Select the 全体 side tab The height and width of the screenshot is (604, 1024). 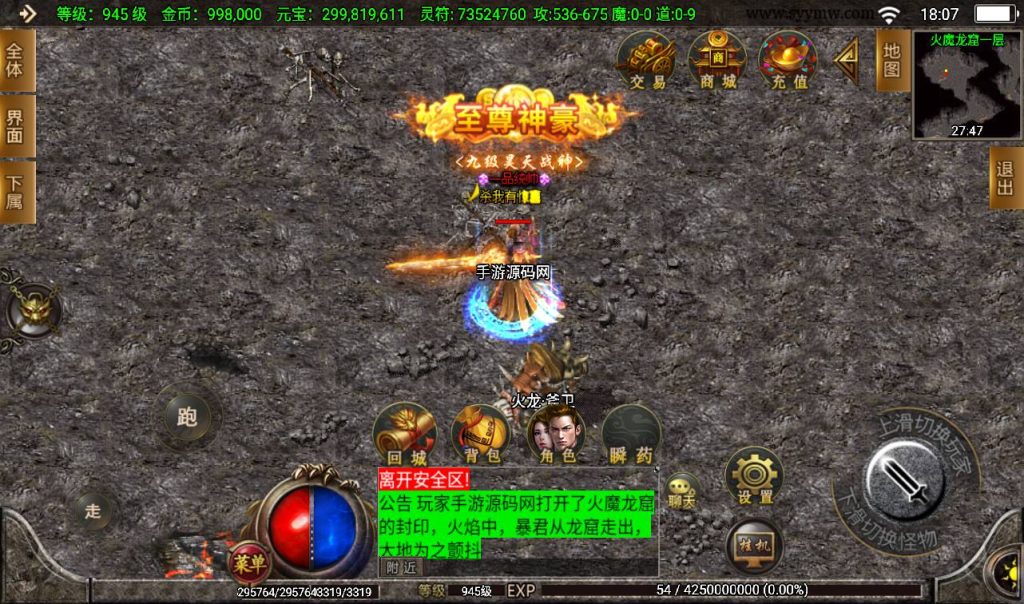click(x=15, y=60)
